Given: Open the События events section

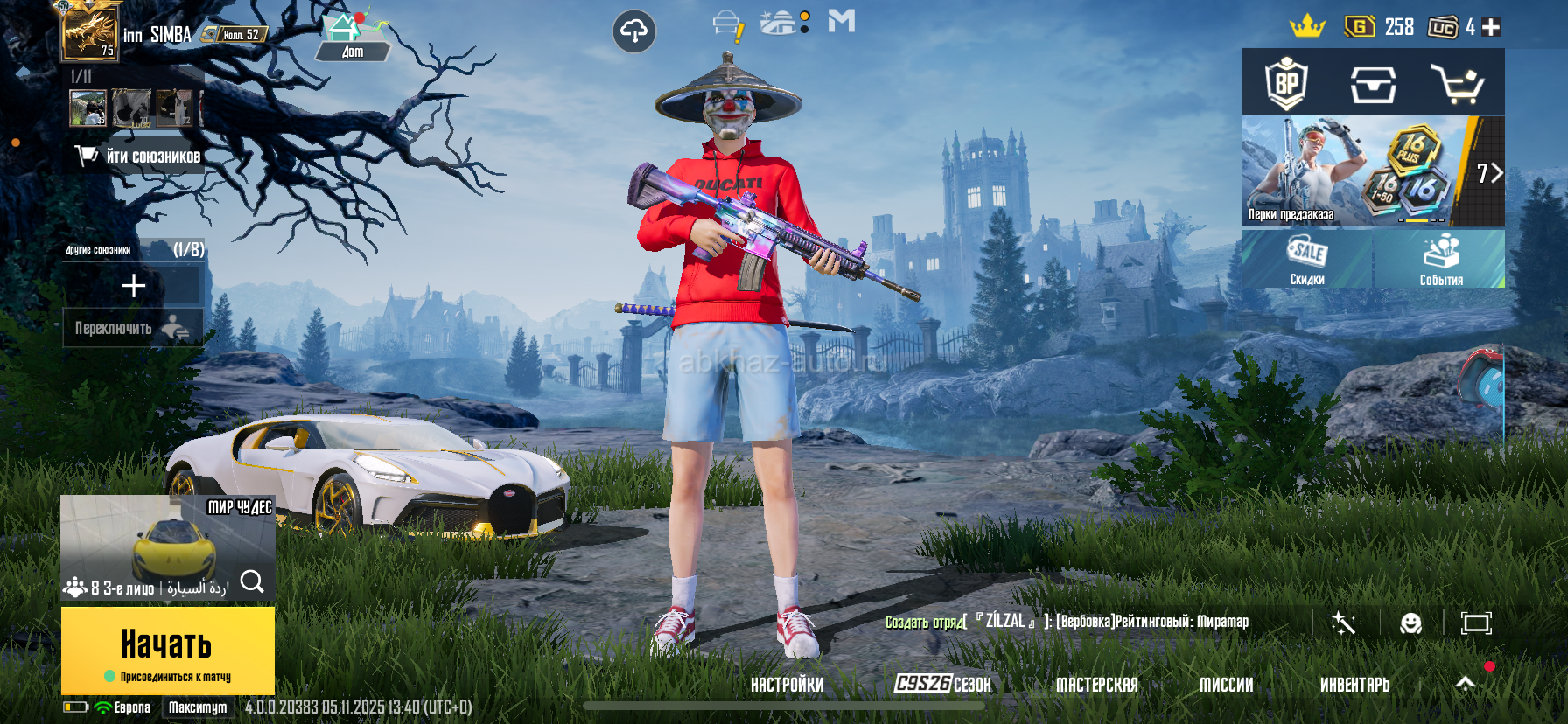Looking at the screenshot, I should (x=1440, y=260).
